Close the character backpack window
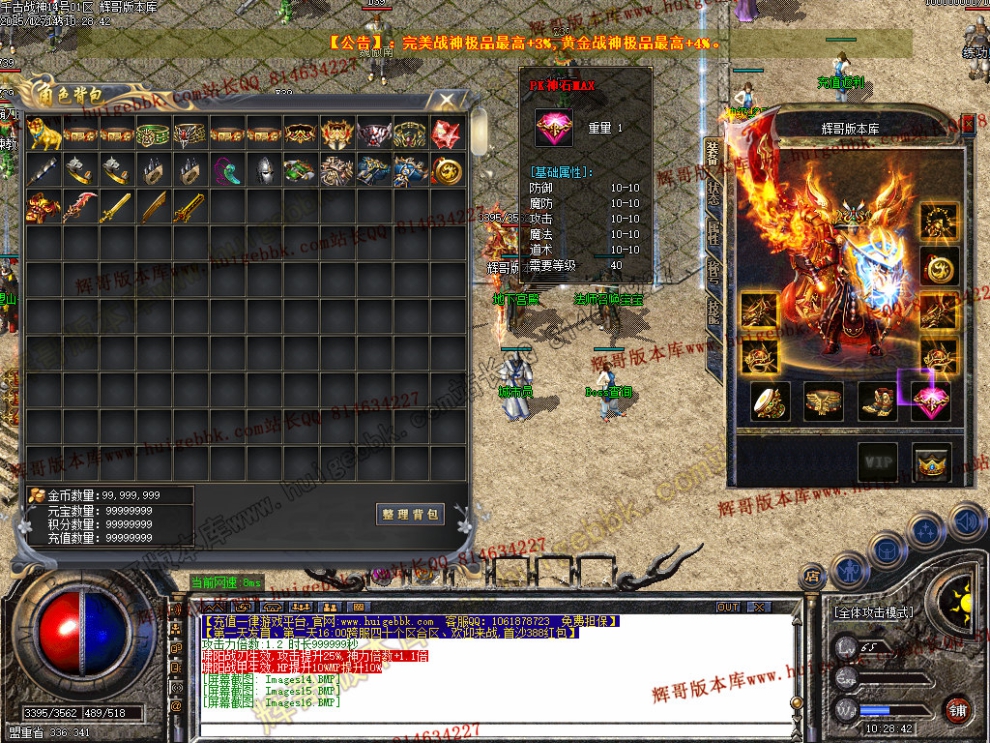The width and height of the screenshot is (990, 743). 445,100
